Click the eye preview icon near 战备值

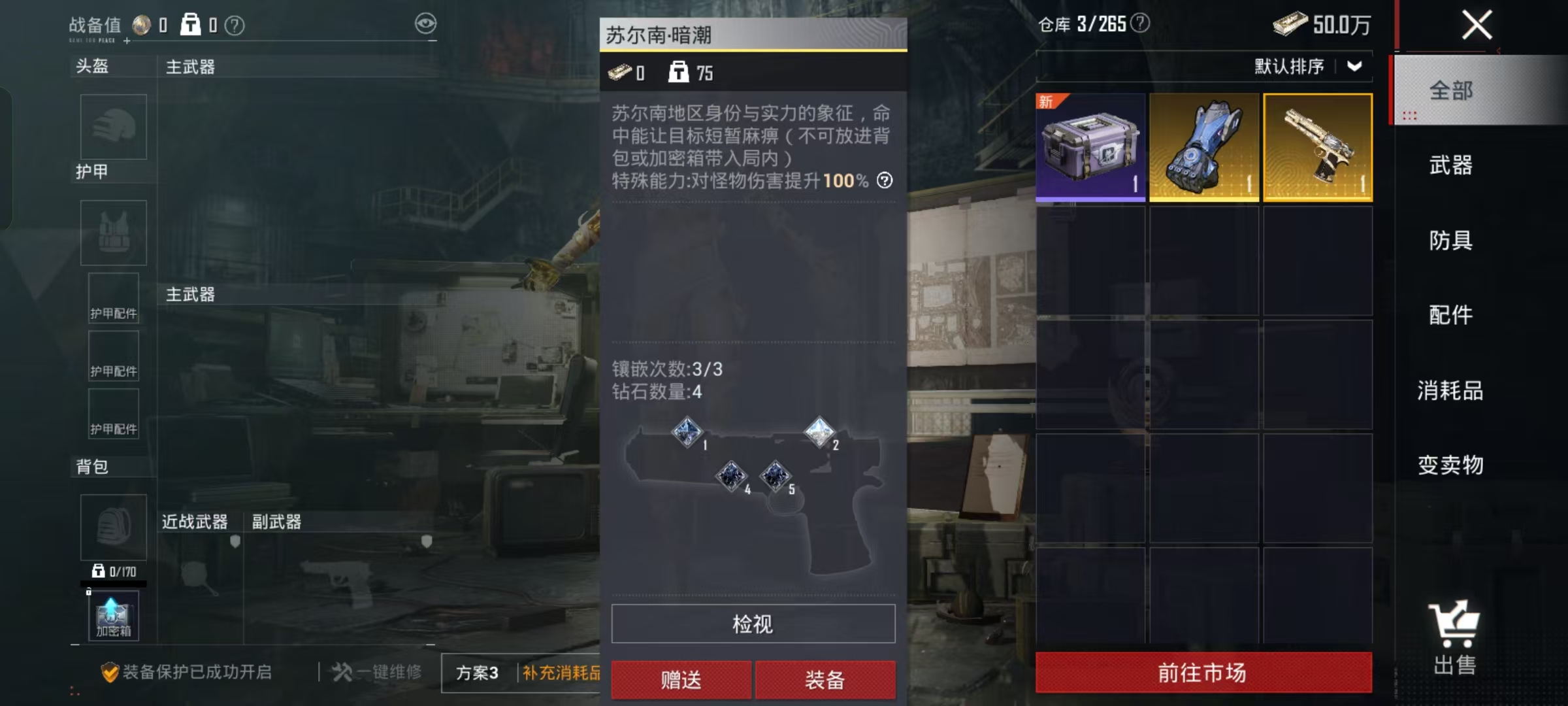point(425,23)
